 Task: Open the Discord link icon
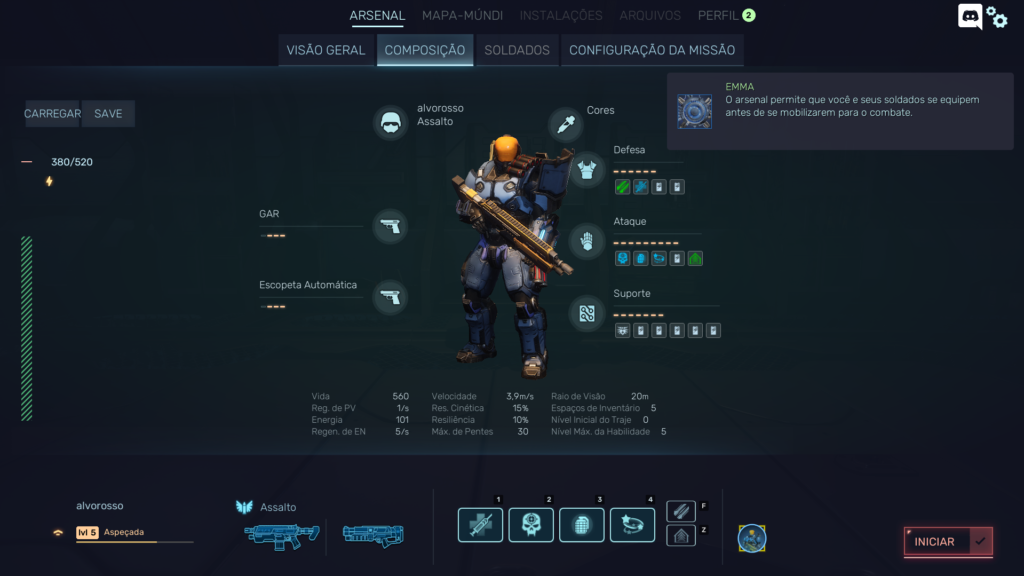coord(970,17)
